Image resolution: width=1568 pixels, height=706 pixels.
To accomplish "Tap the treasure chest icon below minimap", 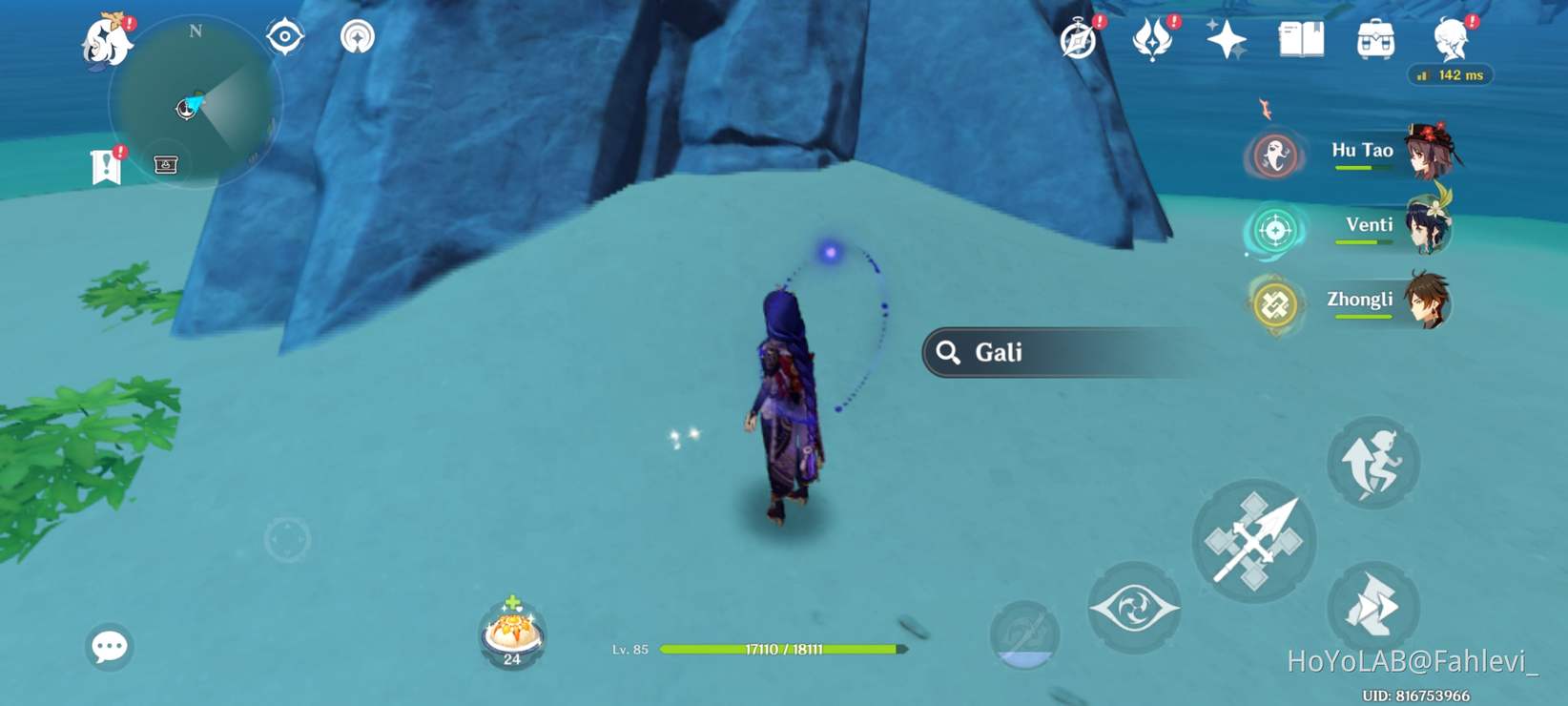I will [165, 164].
